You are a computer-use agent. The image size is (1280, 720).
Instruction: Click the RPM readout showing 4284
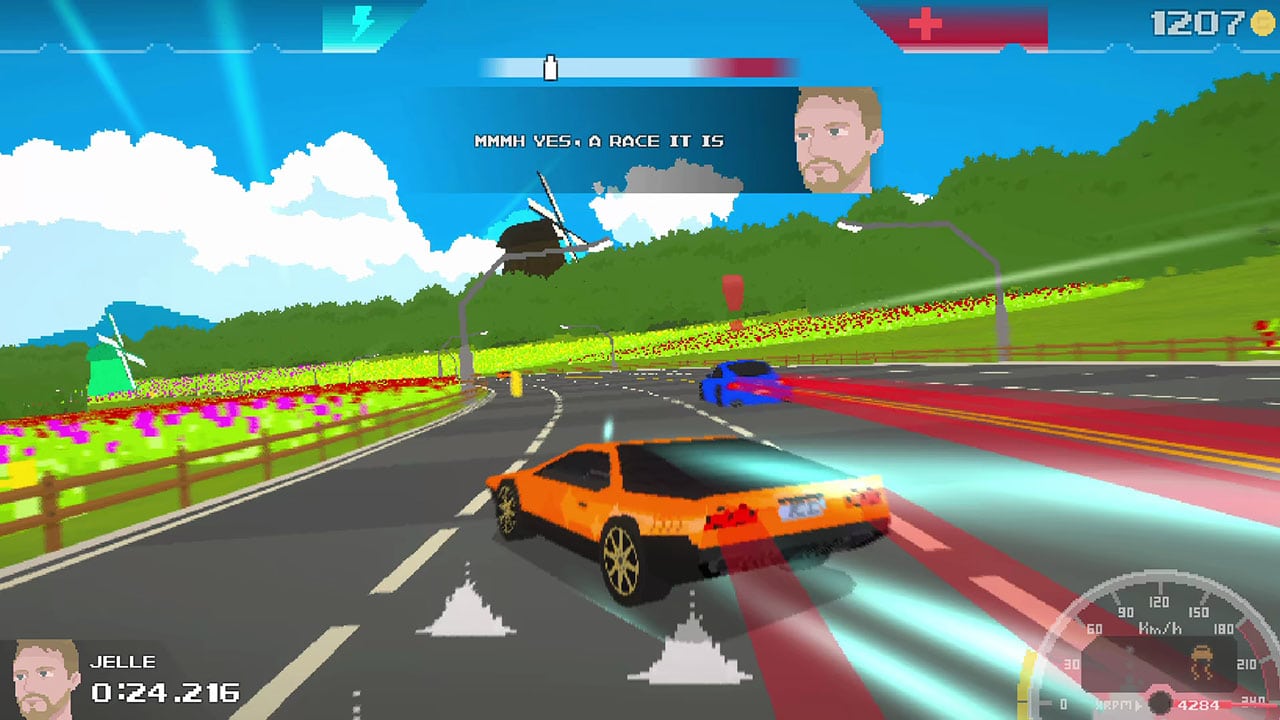click(1198, 703)
